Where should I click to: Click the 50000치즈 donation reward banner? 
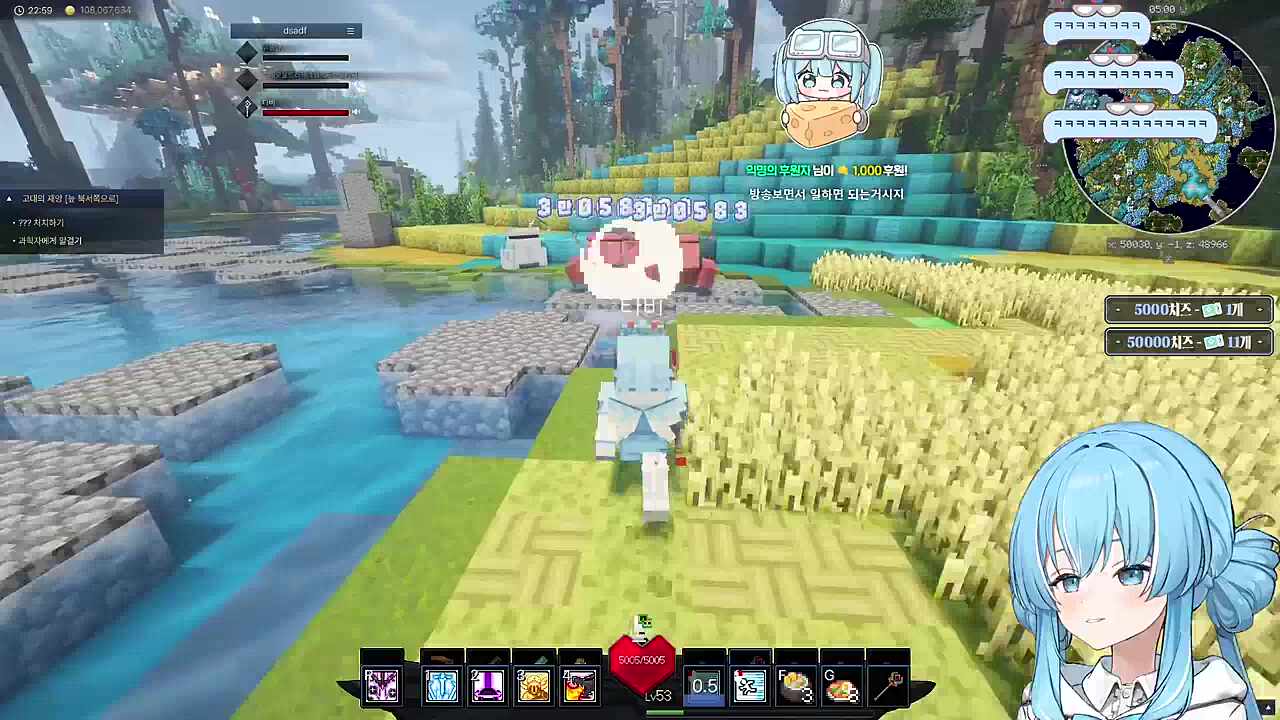1188,342
